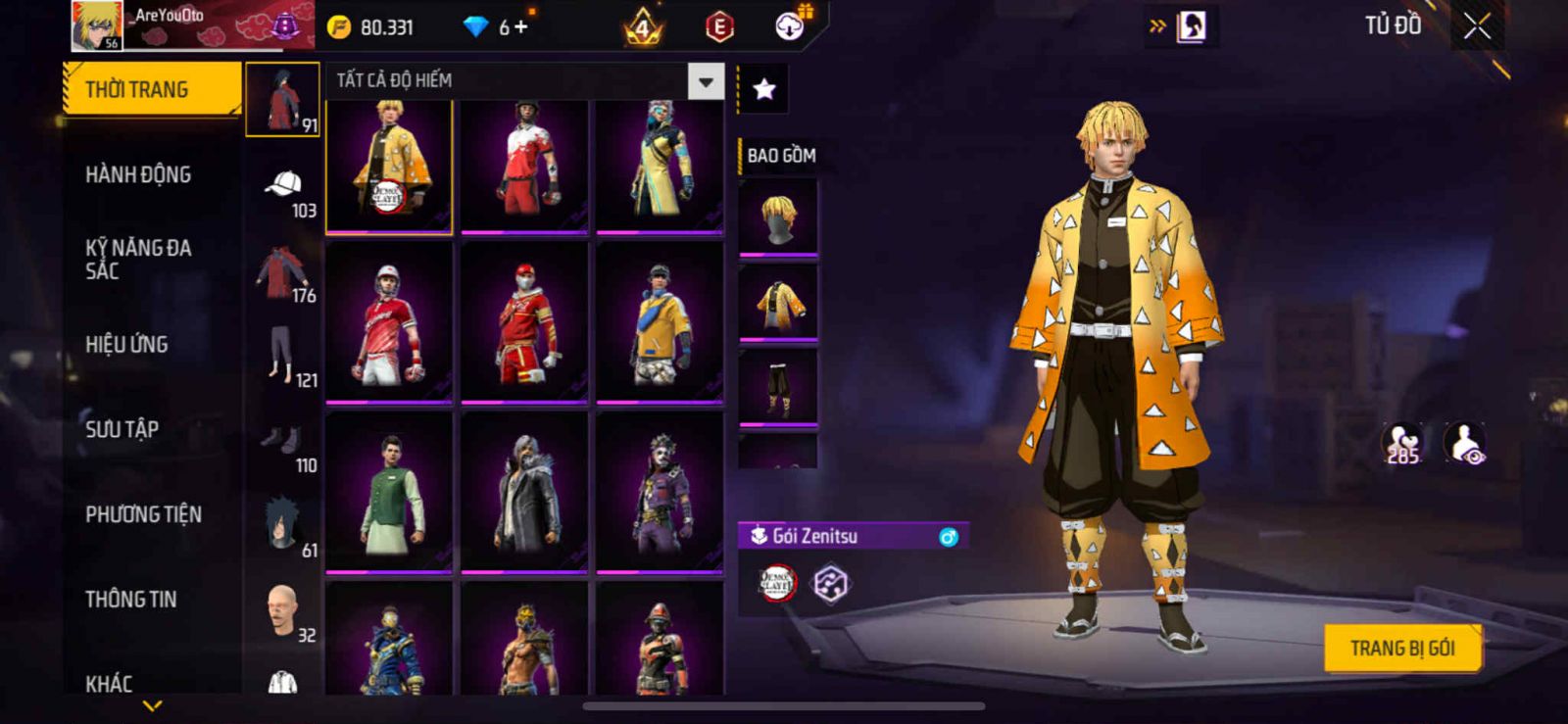Choose the green vest outfit thumbnail
This screenshot has height=724, width=1568.
389,492
